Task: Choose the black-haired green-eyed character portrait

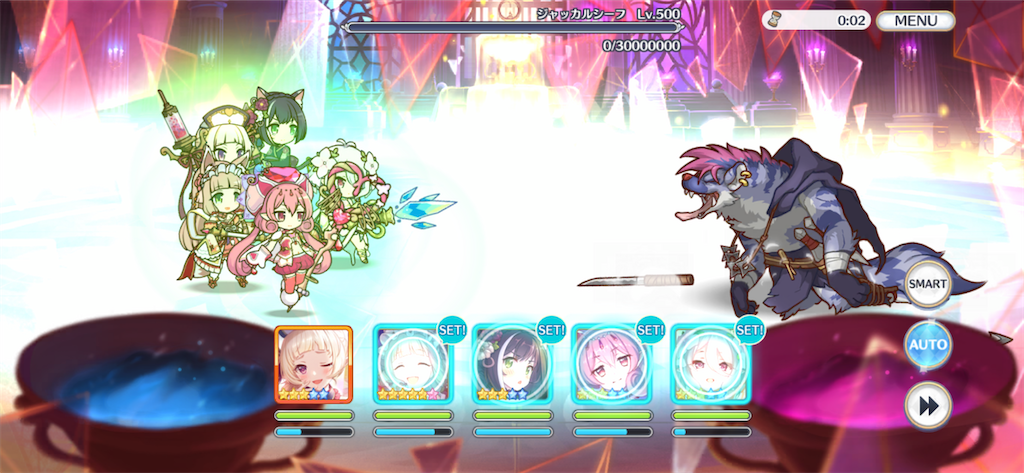Action: click(511, 364)
